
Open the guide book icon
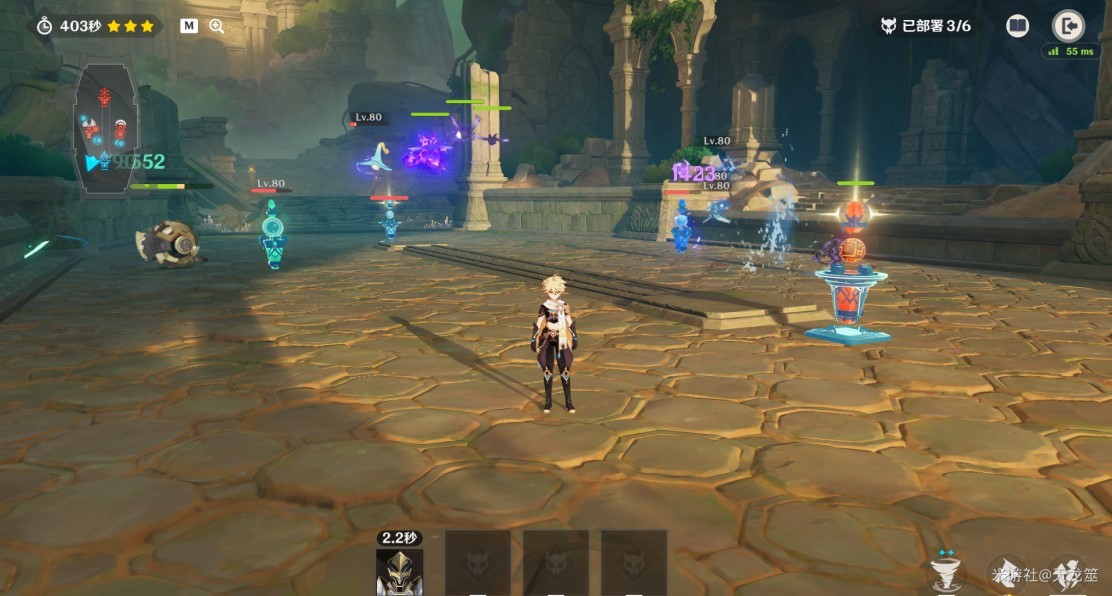1017,26
